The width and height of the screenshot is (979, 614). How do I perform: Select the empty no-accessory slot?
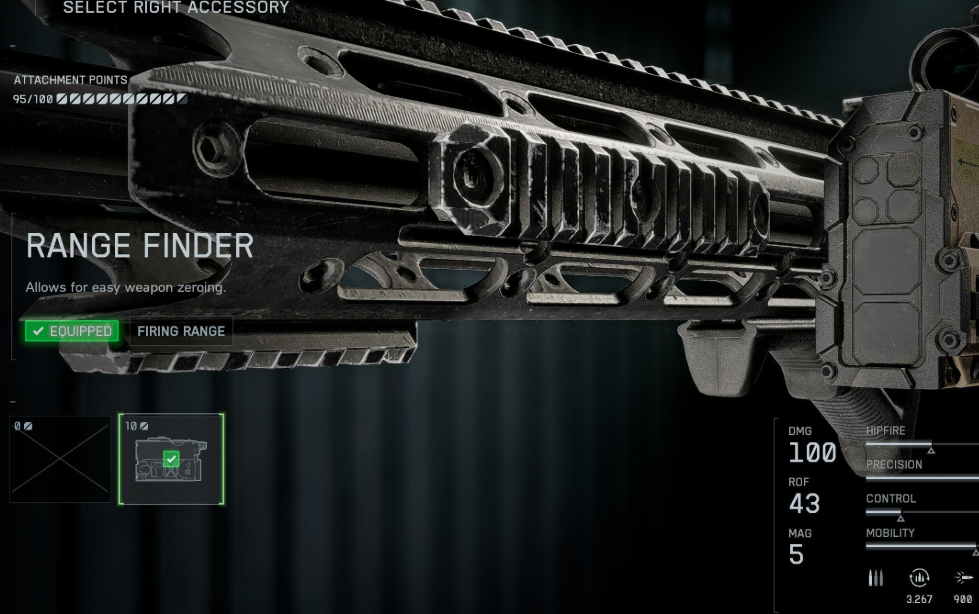60,459
